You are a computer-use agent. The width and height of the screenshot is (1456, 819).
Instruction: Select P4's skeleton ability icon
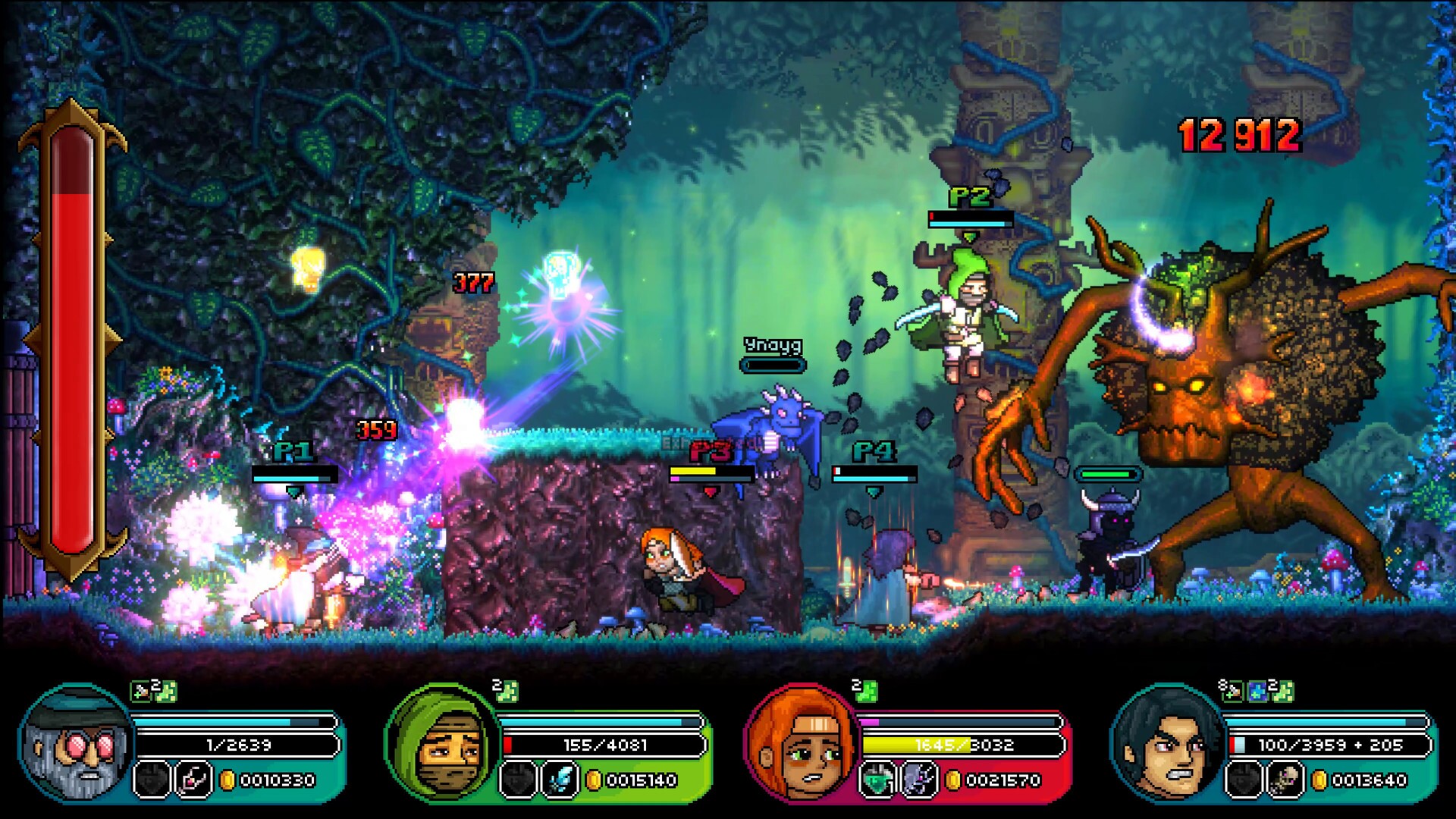1284,780
